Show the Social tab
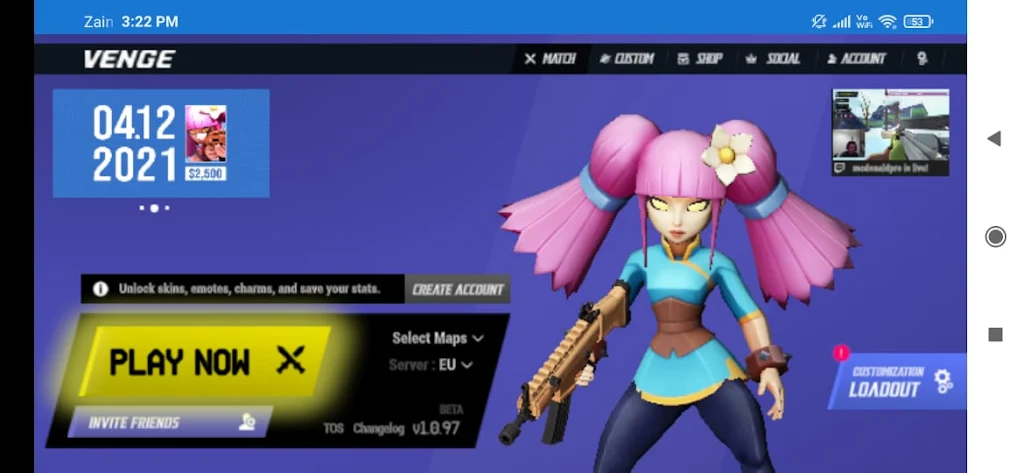The image size is (1024, 473). pyautogui.click(x=773, y=59)
